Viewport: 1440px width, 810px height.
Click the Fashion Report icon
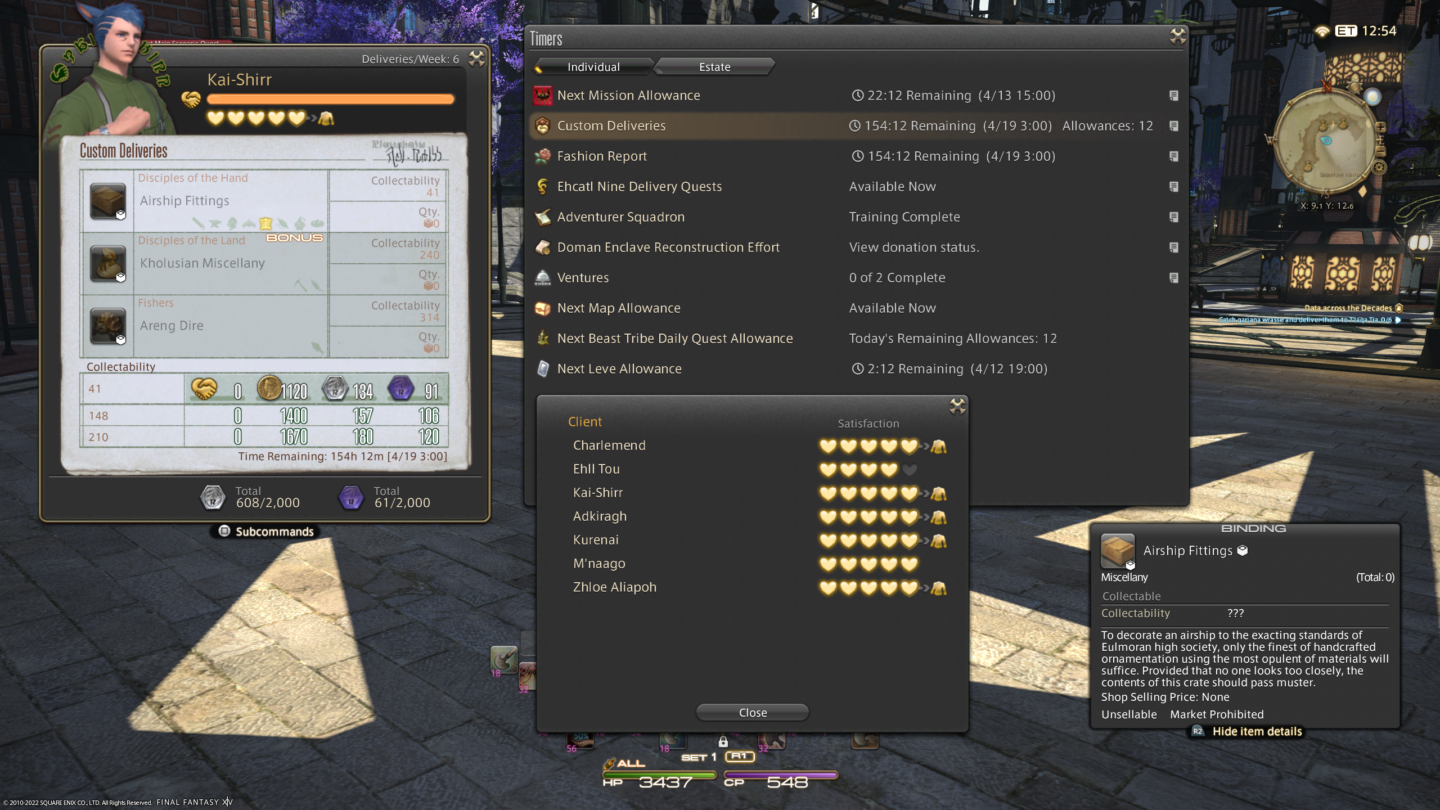tap(542, 156)
